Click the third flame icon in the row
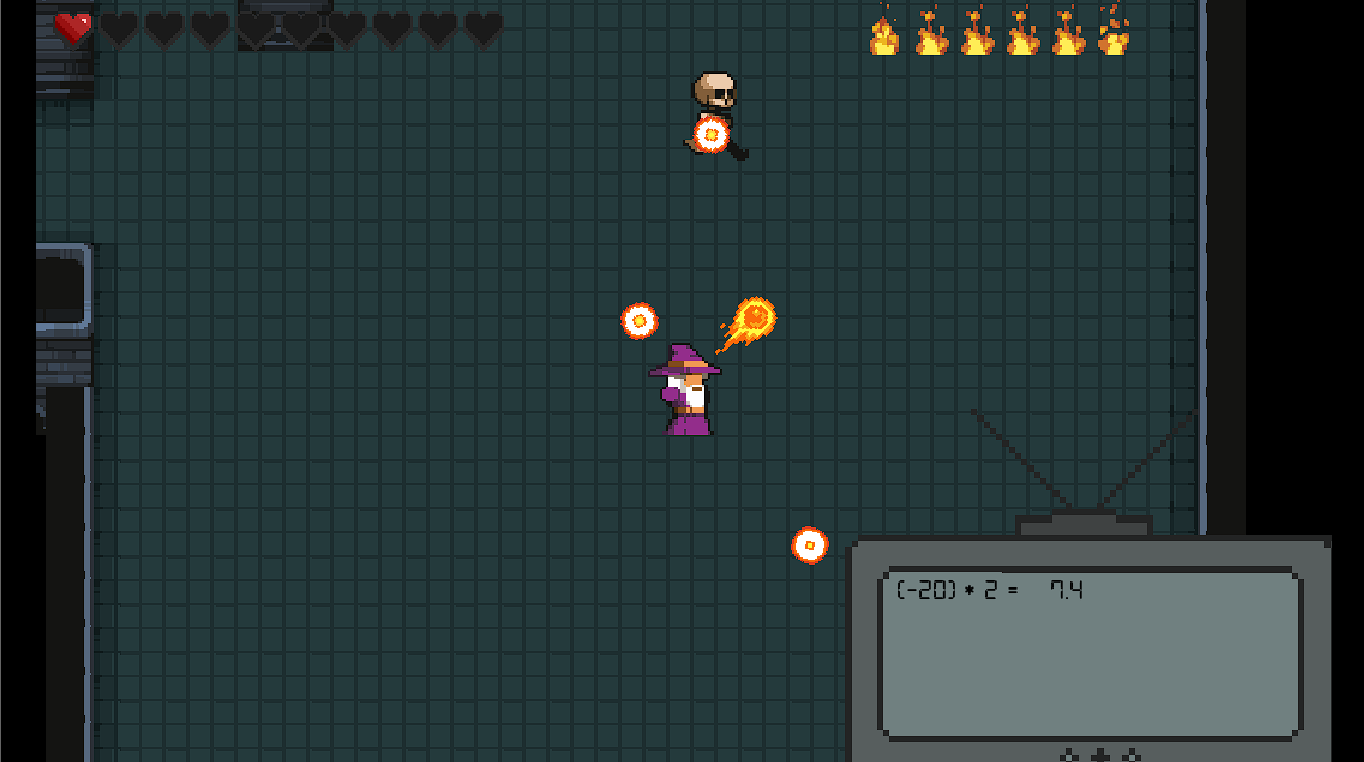This screenshot has width=1364, height=762. pyautogui.click(x=975, y=33)
